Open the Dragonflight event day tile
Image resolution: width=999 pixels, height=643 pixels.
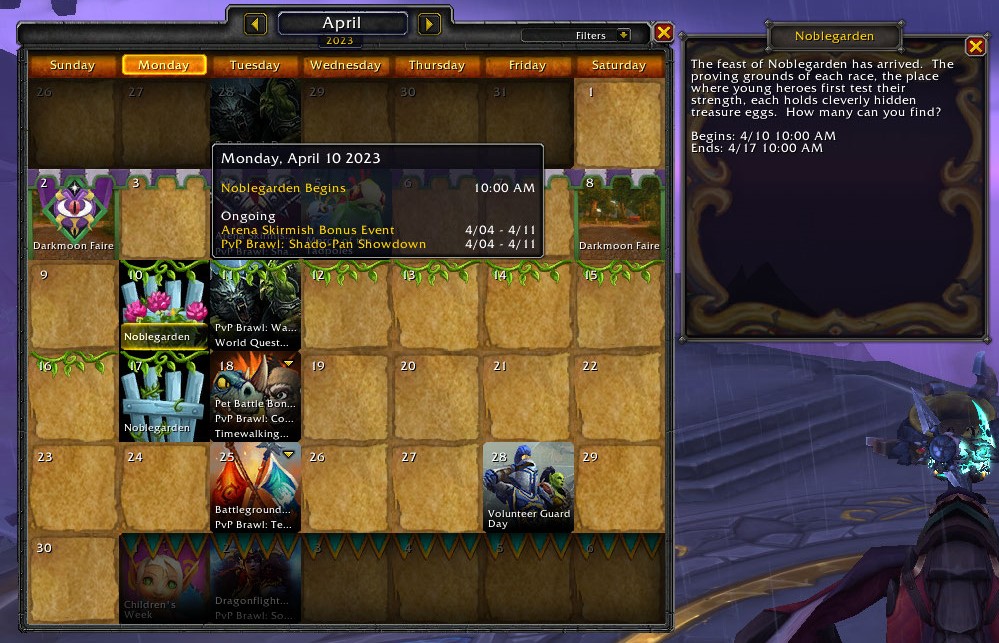(255, 578)
